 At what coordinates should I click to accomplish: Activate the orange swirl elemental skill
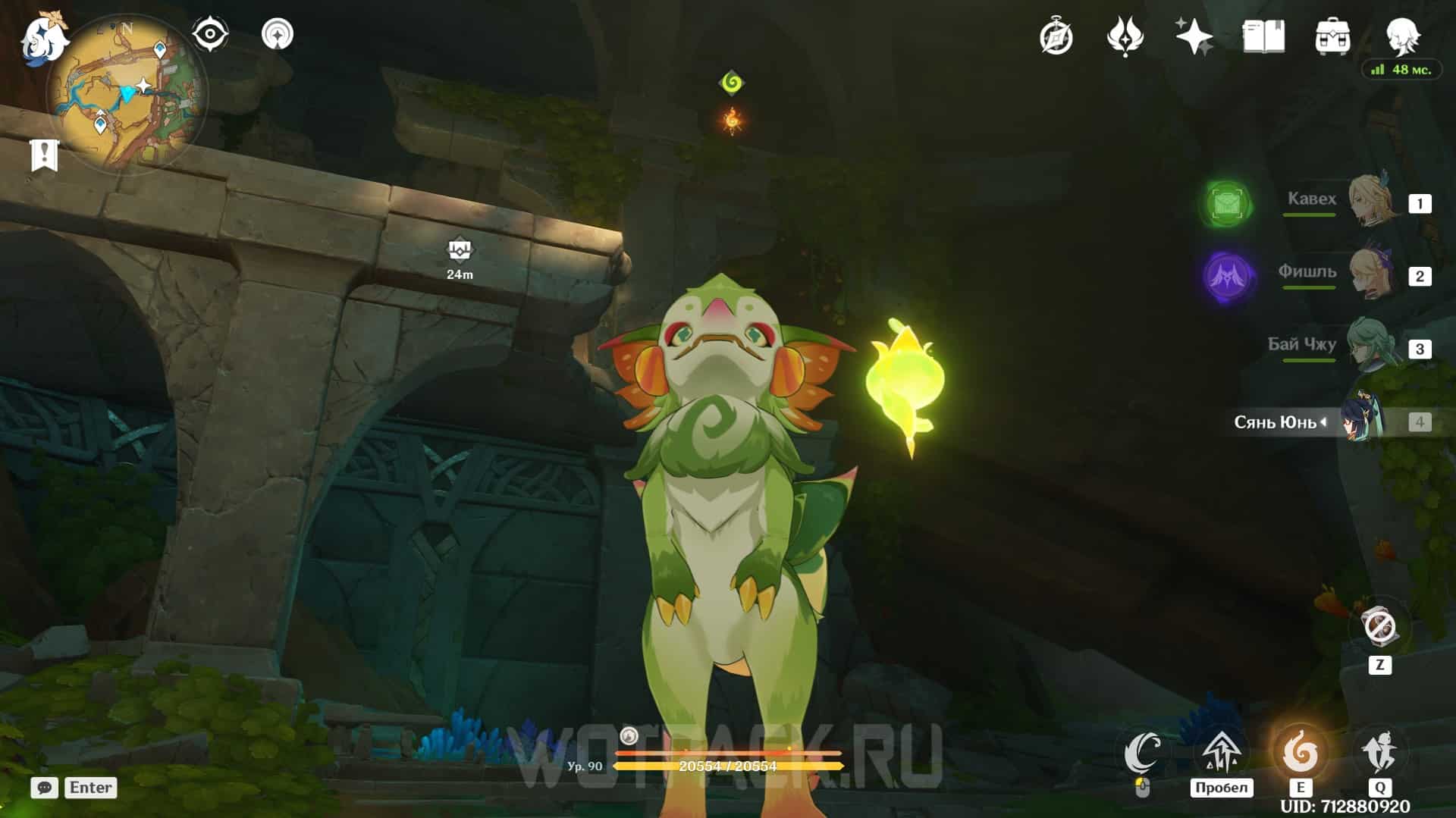coord(1300,753)
